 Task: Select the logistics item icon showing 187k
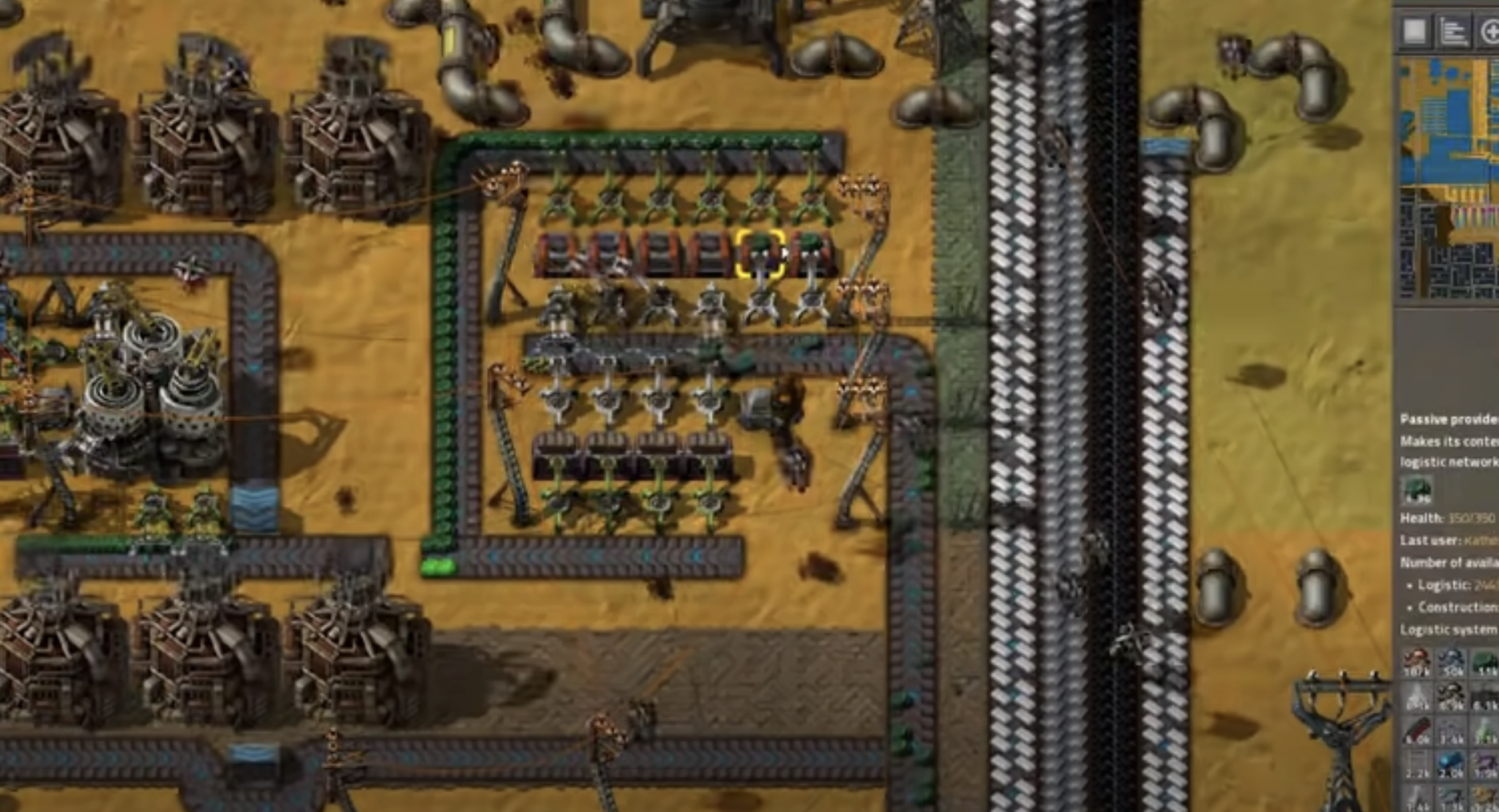1416,662
